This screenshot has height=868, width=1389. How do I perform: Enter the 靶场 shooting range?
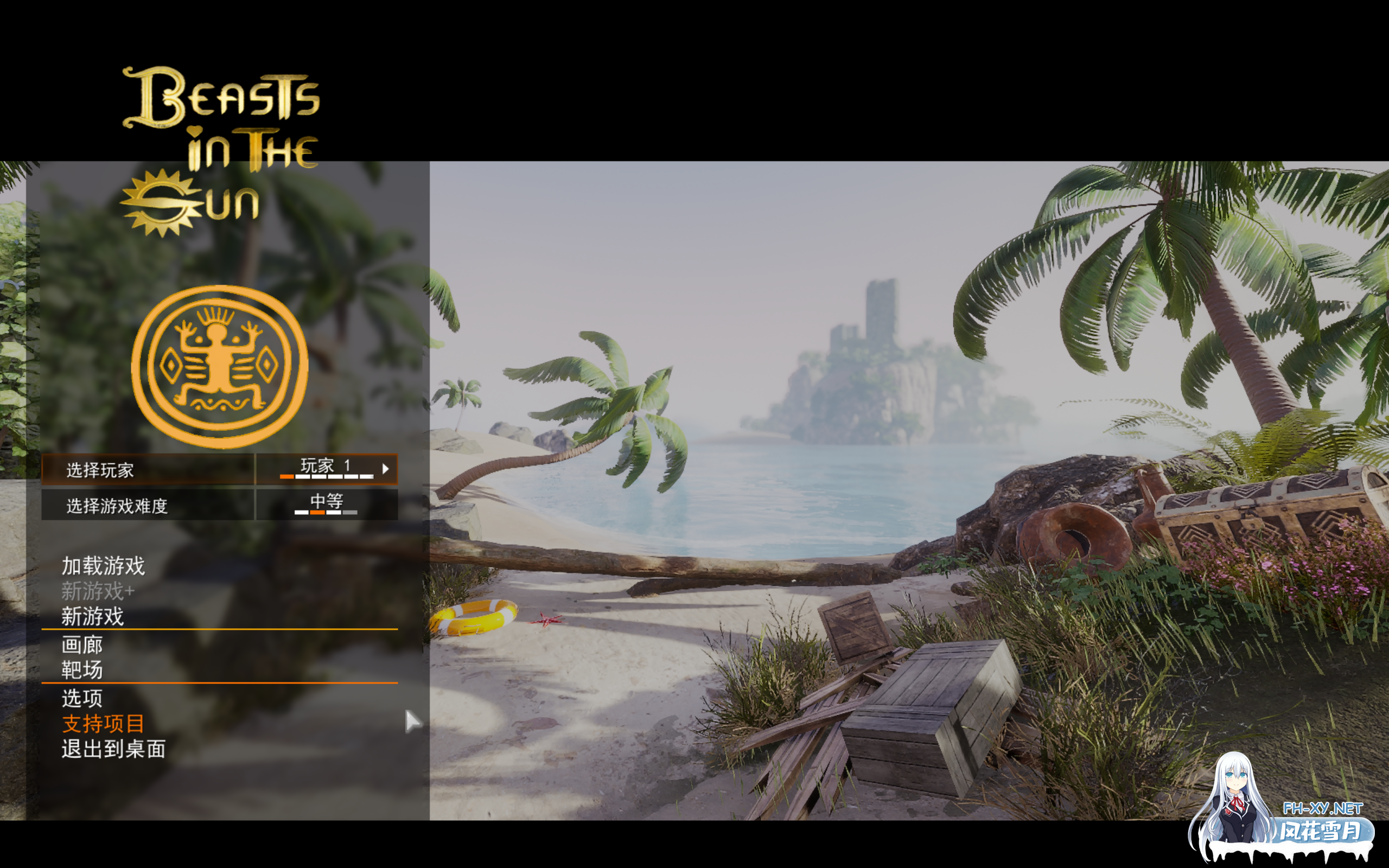(x=82, y=670)
